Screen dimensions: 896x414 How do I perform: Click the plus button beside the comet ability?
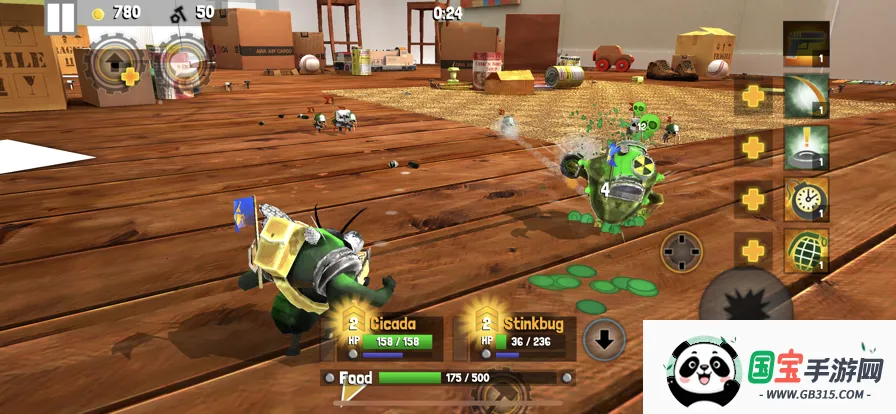click(752, 97)
